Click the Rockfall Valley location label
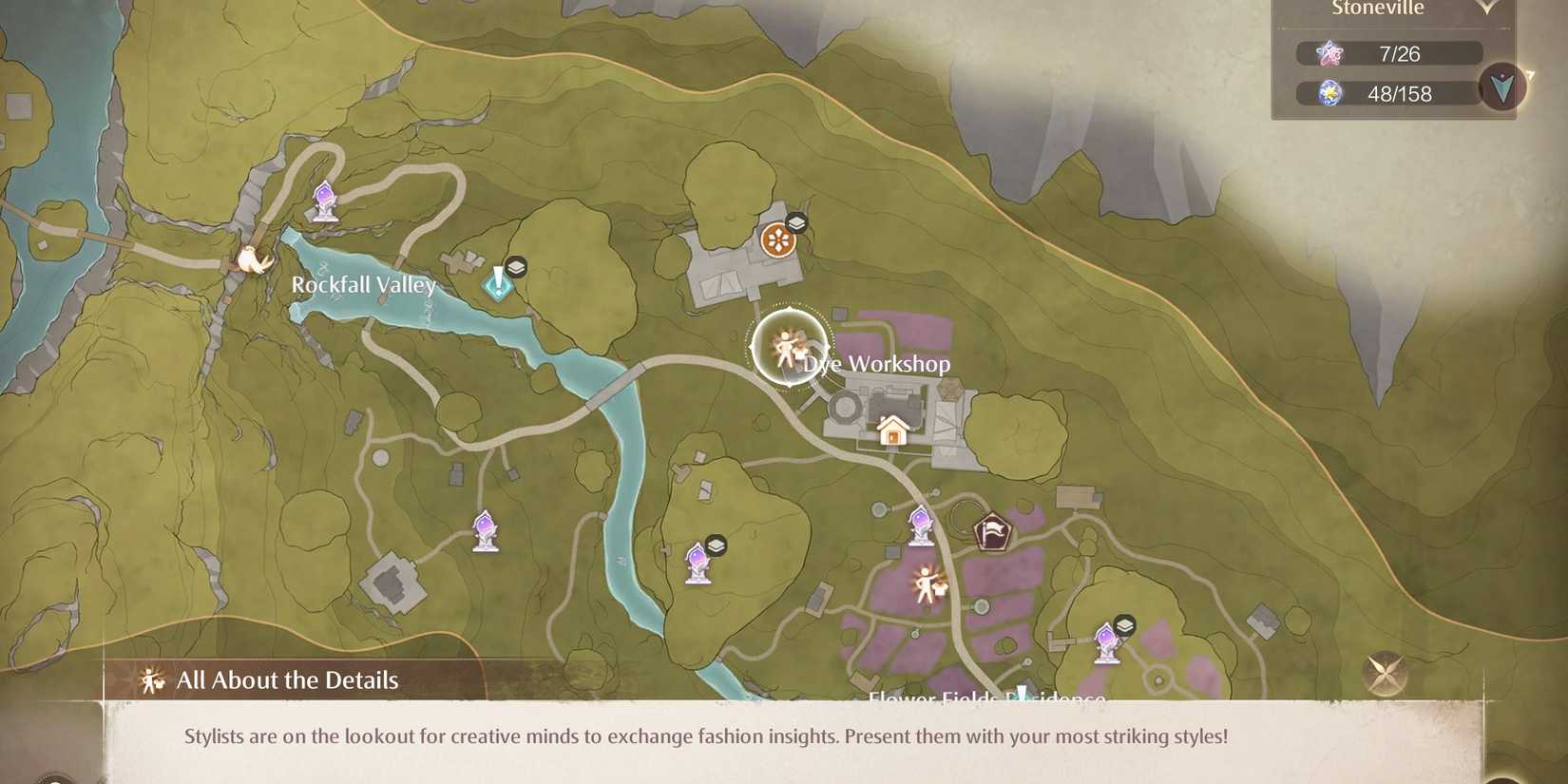This screenshot has height=784, width=1568. [x=364, y=284]
